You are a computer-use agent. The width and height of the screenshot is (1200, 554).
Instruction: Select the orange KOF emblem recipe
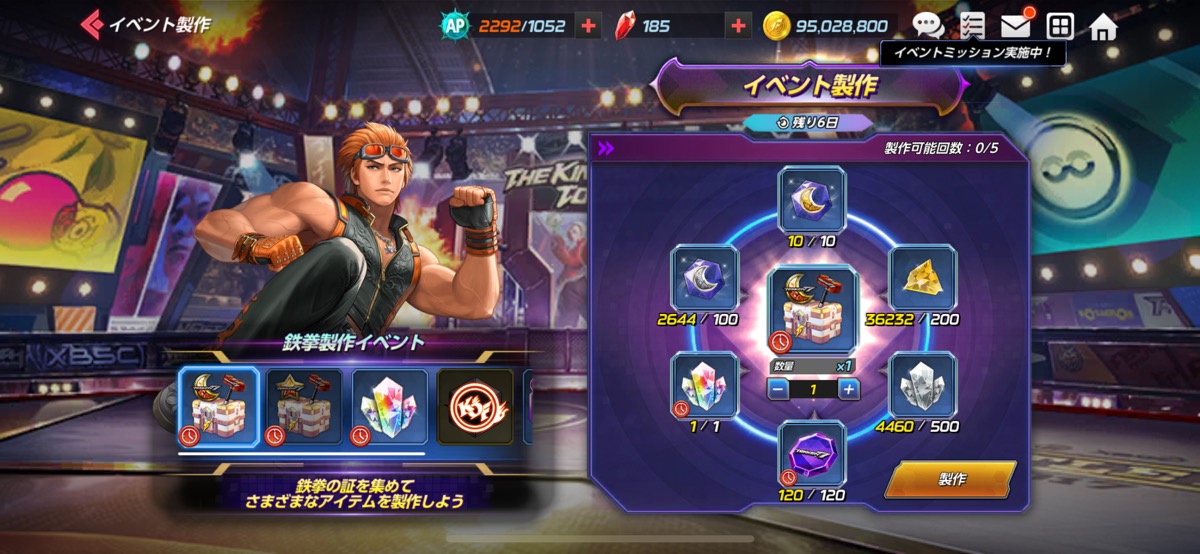pyautogui.click(x=475, y=406)
